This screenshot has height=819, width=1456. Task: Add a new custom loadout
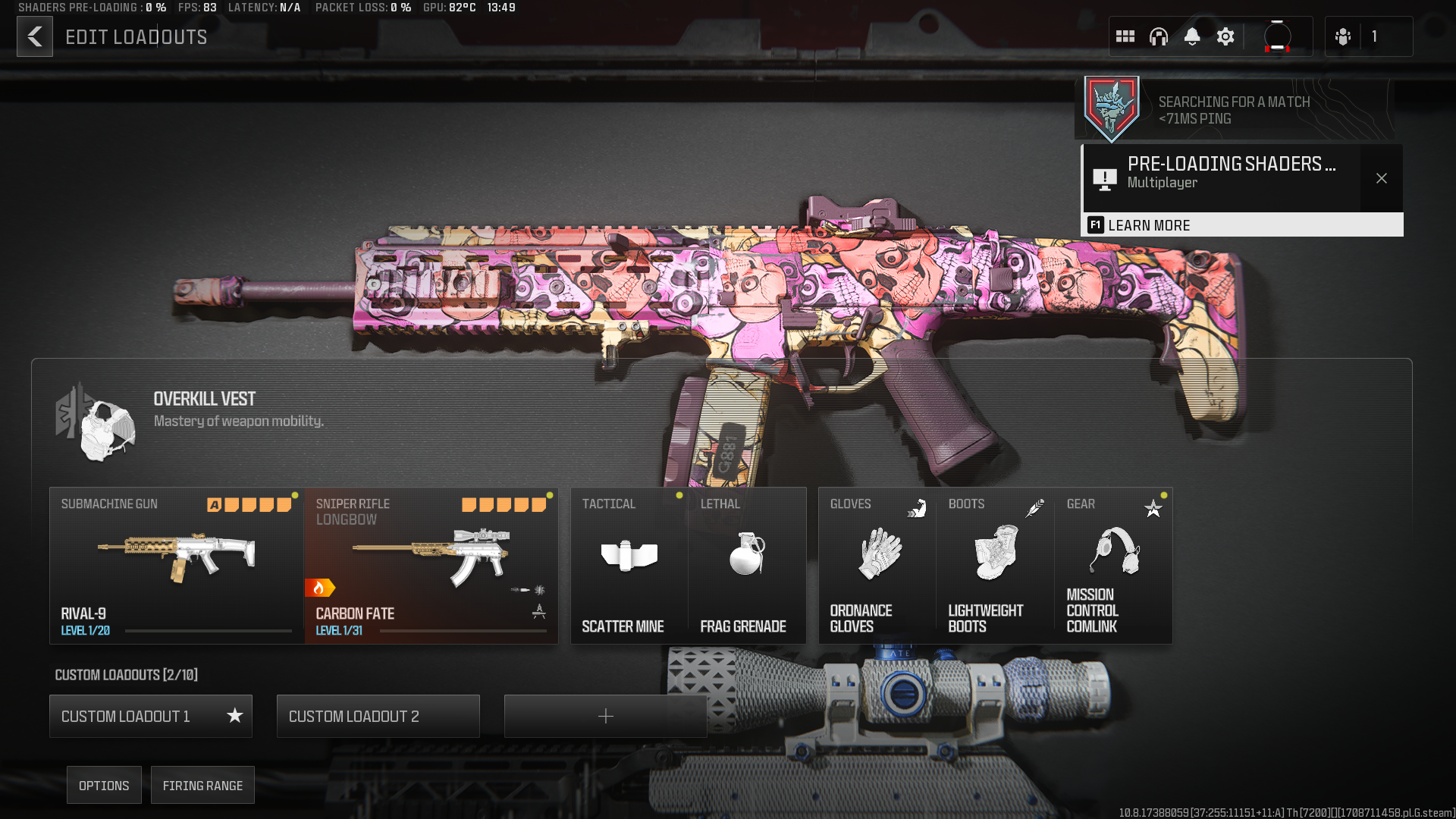605,716
